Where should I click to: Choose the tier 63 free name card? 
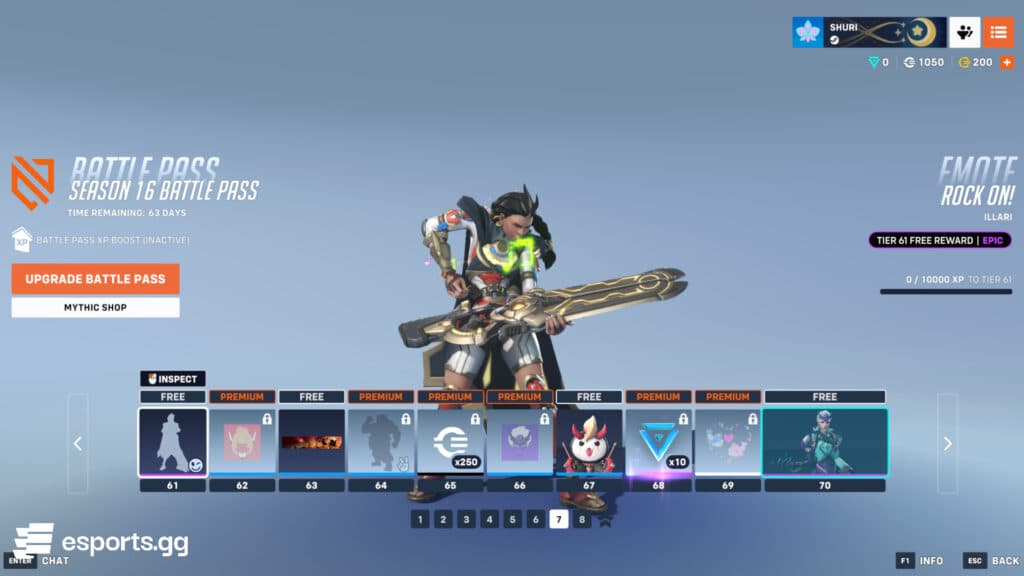coord(311,442)
